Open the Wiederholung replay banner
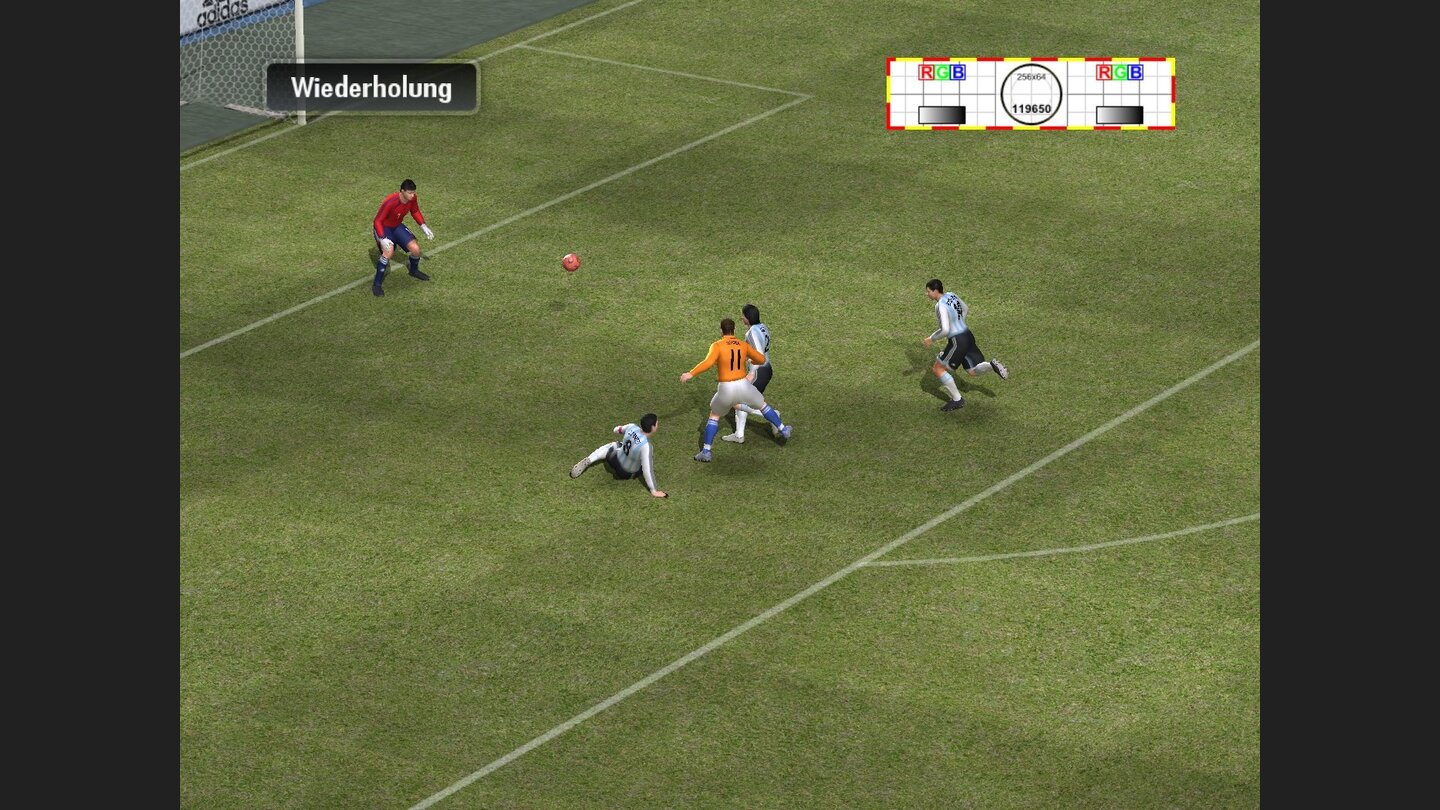This screenshot has height=810, width=1440. point(371,87)
